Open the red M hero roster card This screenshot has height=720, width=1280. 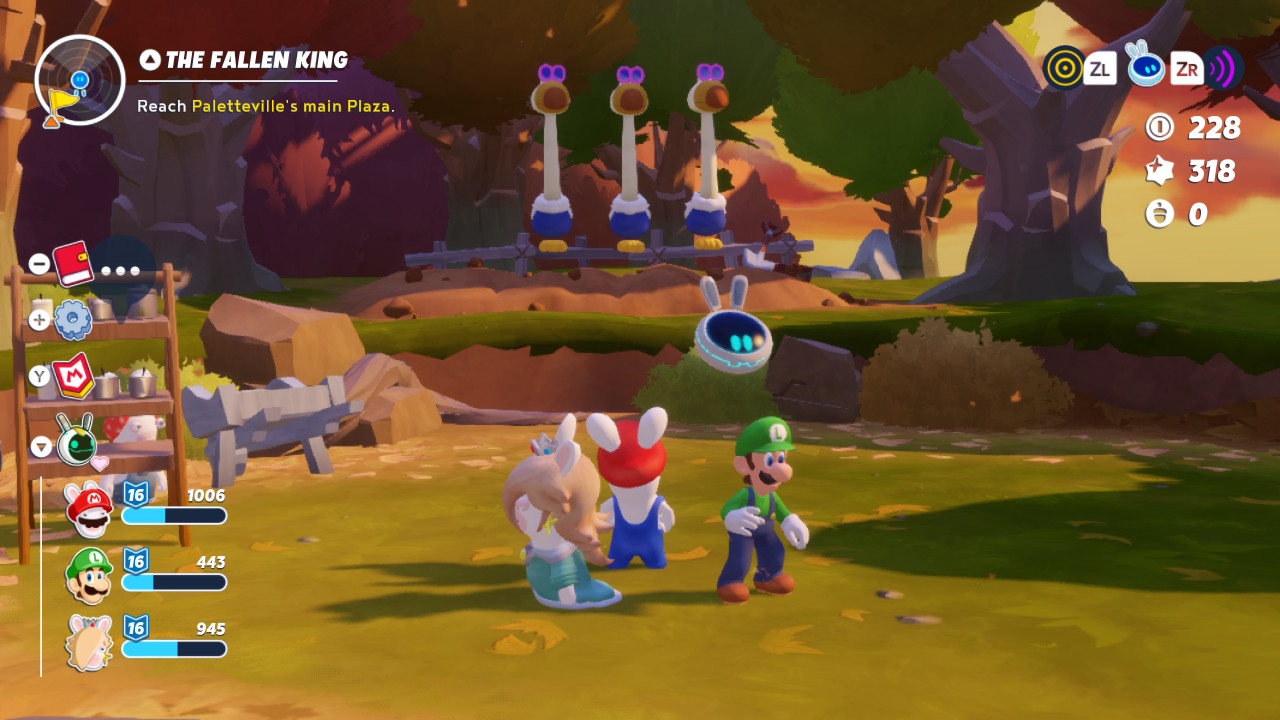click(x=73, y=376)
